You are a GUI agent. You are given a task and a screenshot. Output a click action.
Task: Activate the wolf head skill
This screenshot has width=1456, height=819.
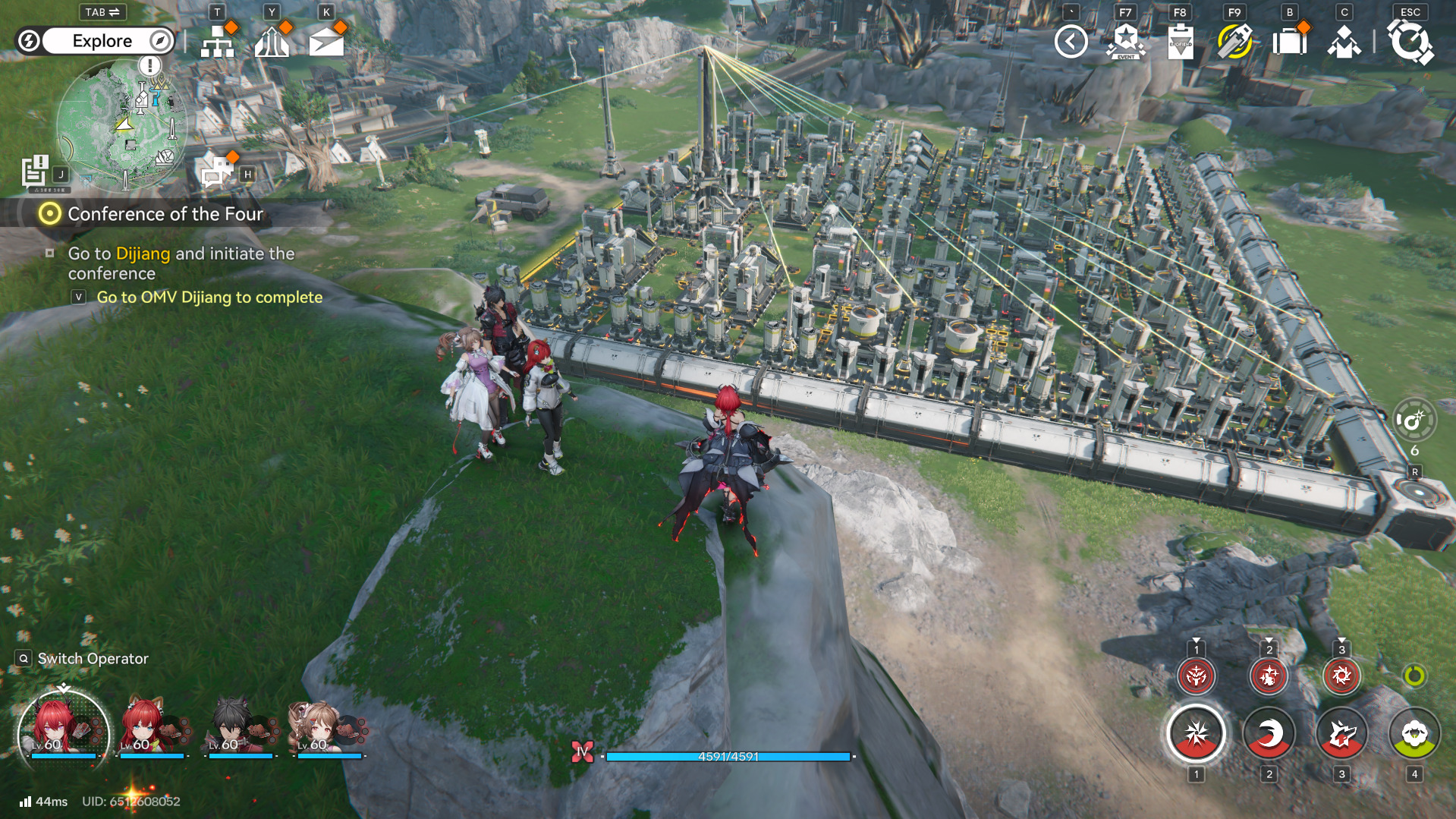(x=1341, y=734)
